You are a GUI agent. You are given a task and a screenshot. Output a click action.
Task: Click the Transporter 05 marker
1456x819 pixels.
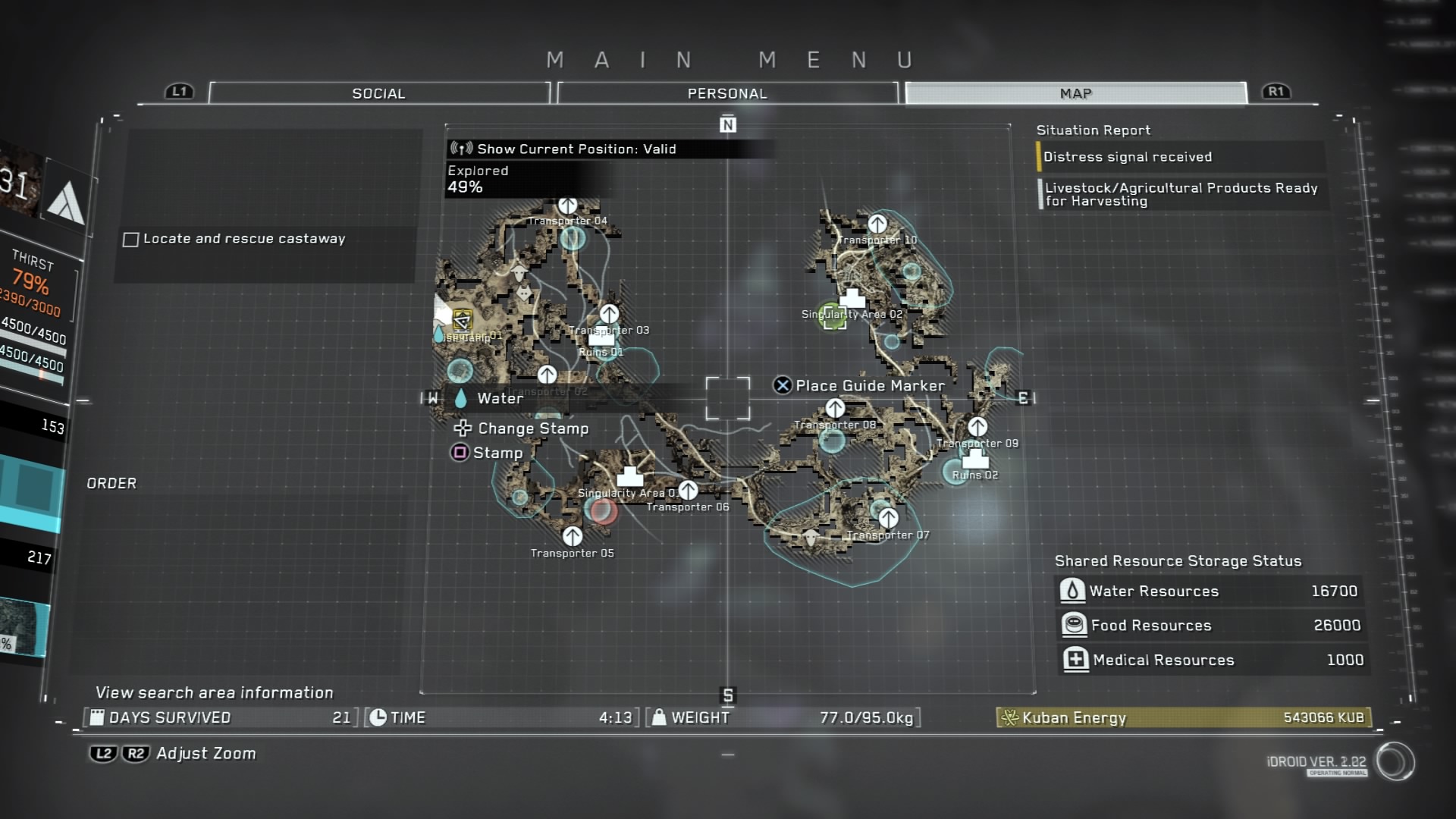pyautogui.click(x=573, y=537)
